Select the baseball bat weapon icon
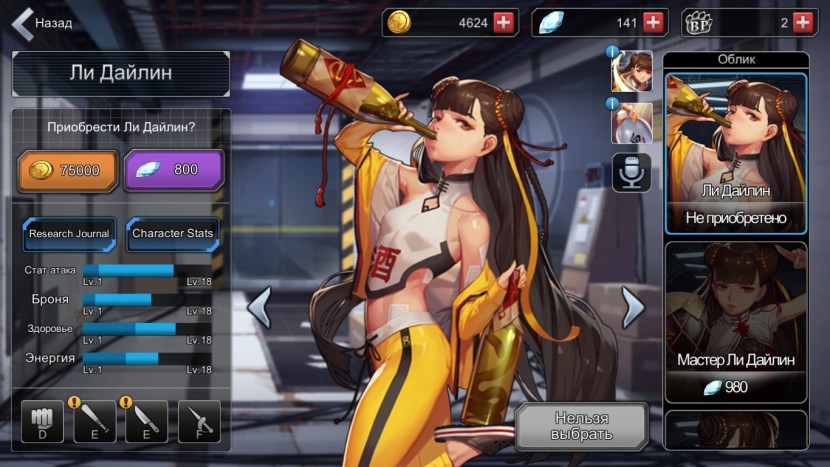 coord(95,422)
